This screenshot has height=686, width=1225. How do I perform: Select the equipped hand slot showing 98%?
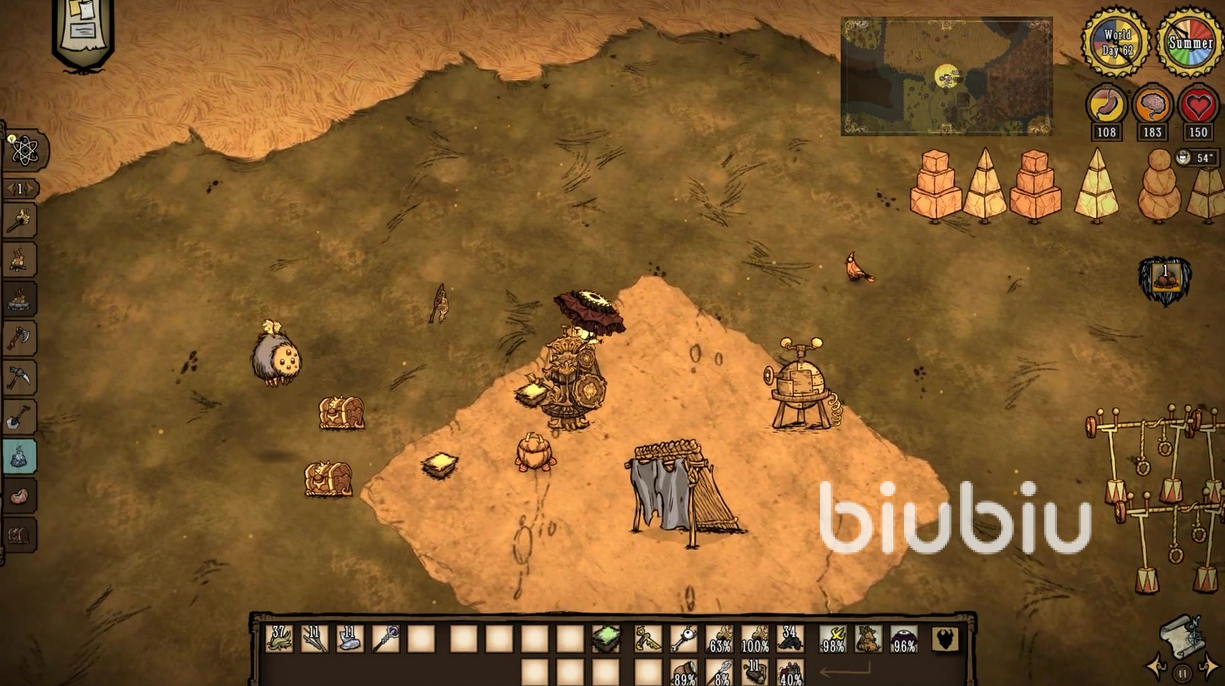coord(832,638)
